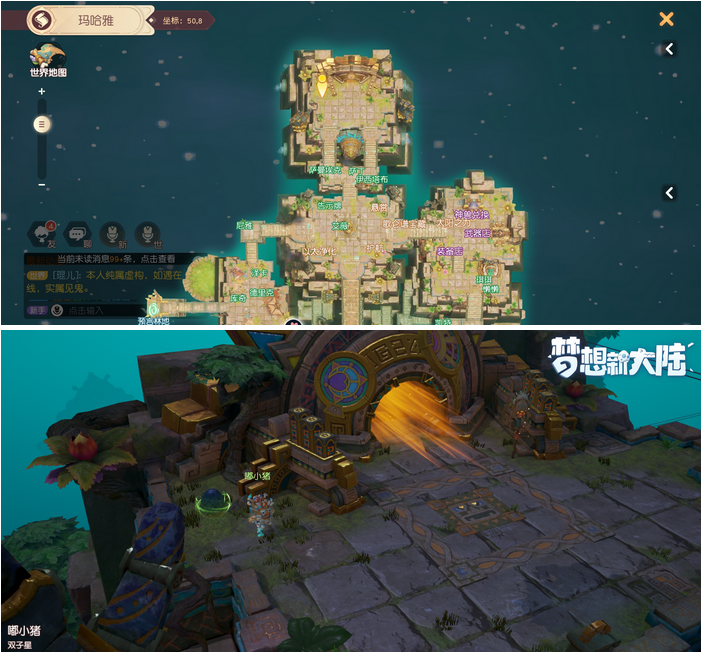The height and width of the screenshot is (652, 701).
Task: Click the map zoom slider handle
Action: 41,124
